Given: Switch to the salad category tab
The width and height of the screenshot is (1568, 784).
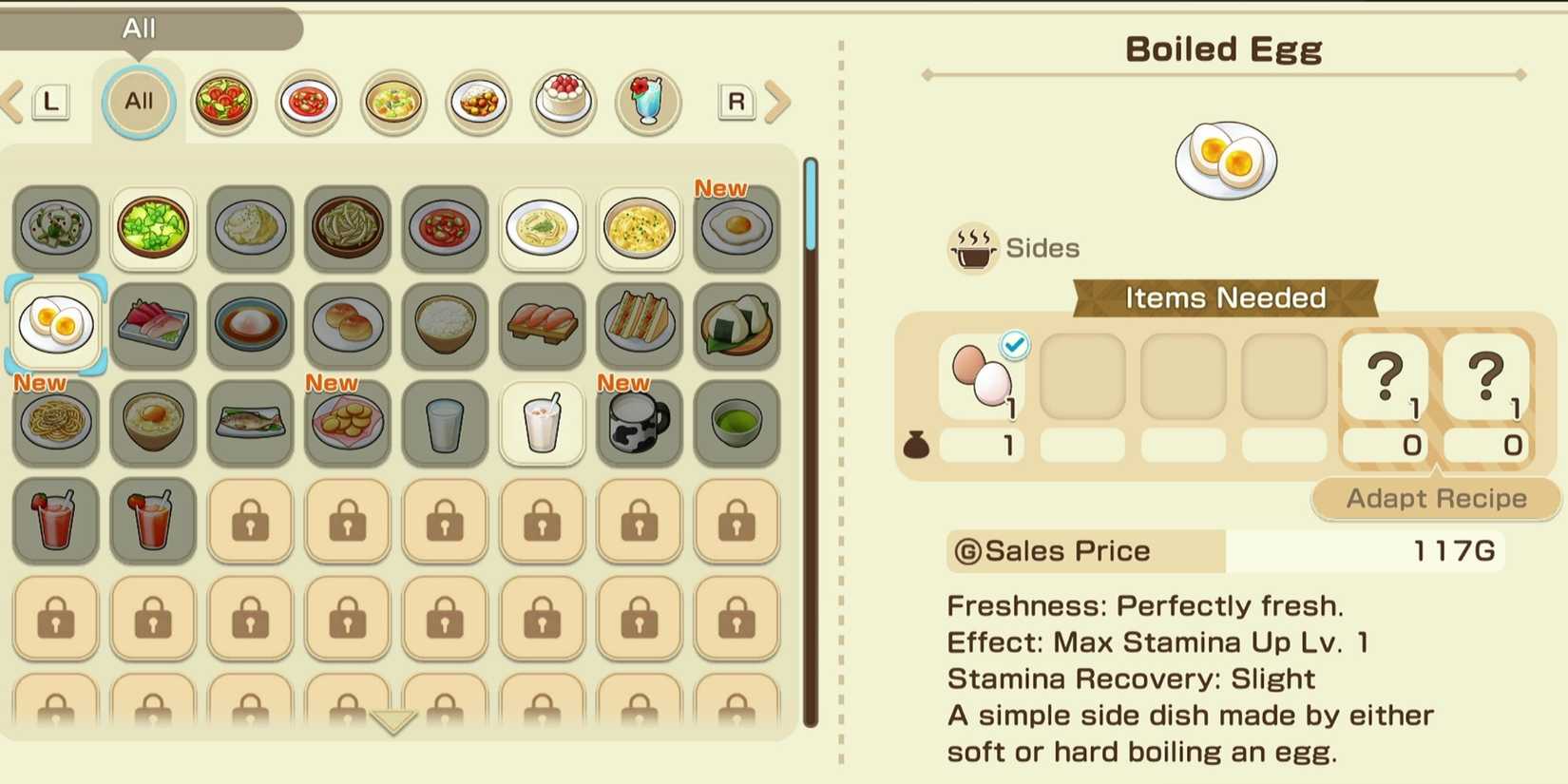Looking at the screenshot, I should tap(224, 102).
